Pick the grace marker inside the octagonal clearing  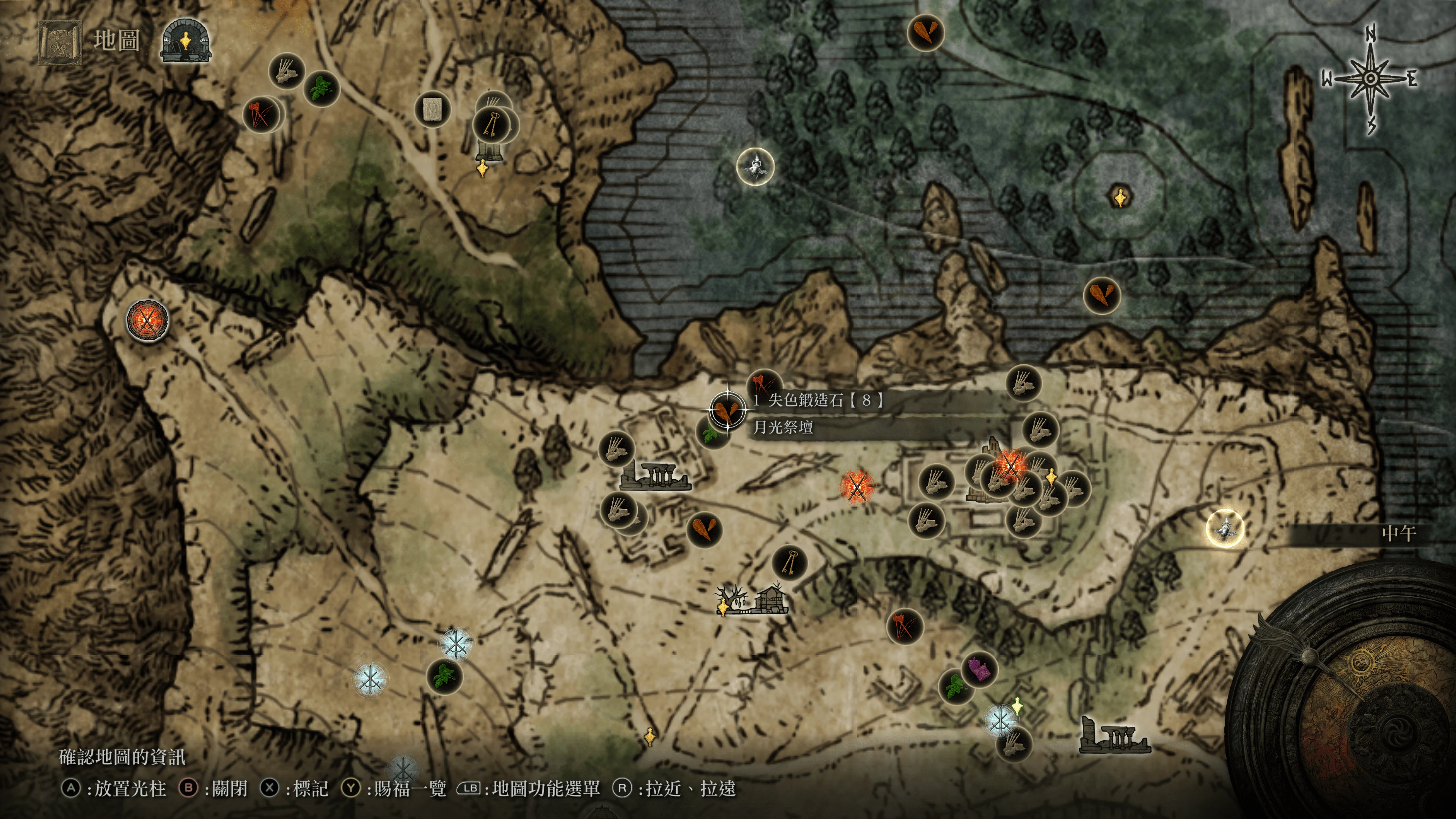point(1120,197)
